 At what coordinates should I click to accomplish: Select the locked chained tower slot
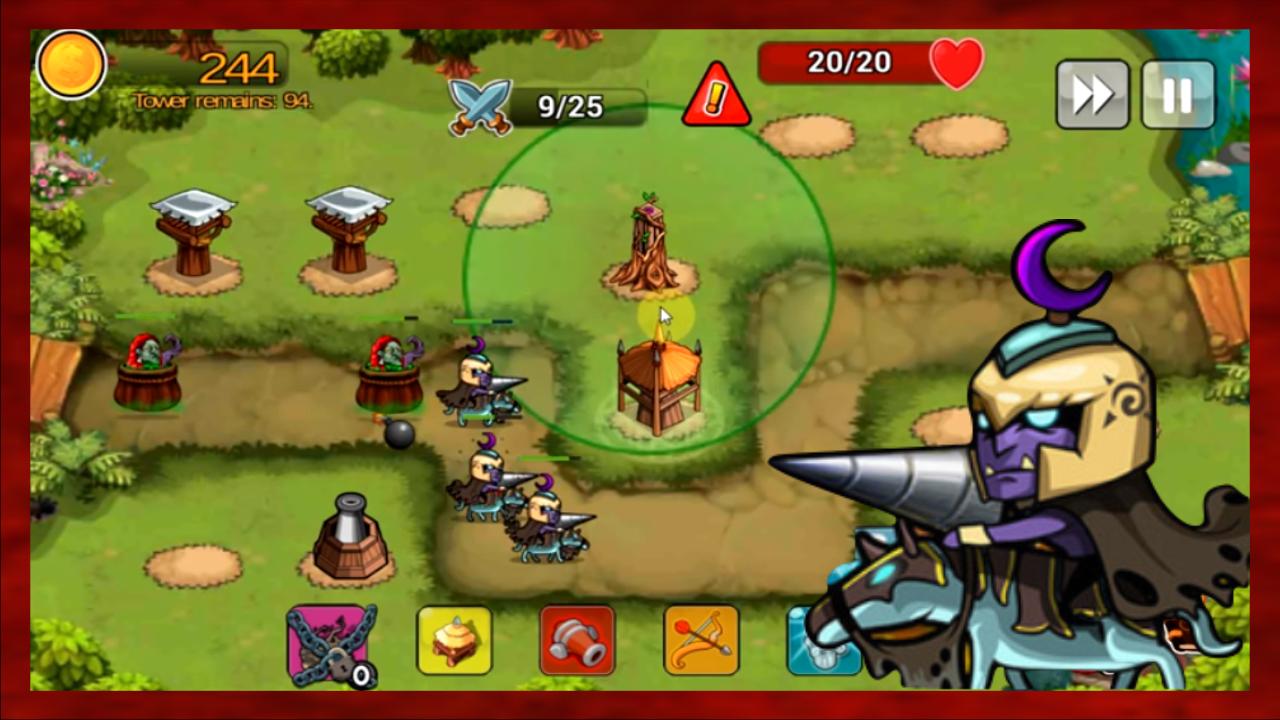(327, 643)
